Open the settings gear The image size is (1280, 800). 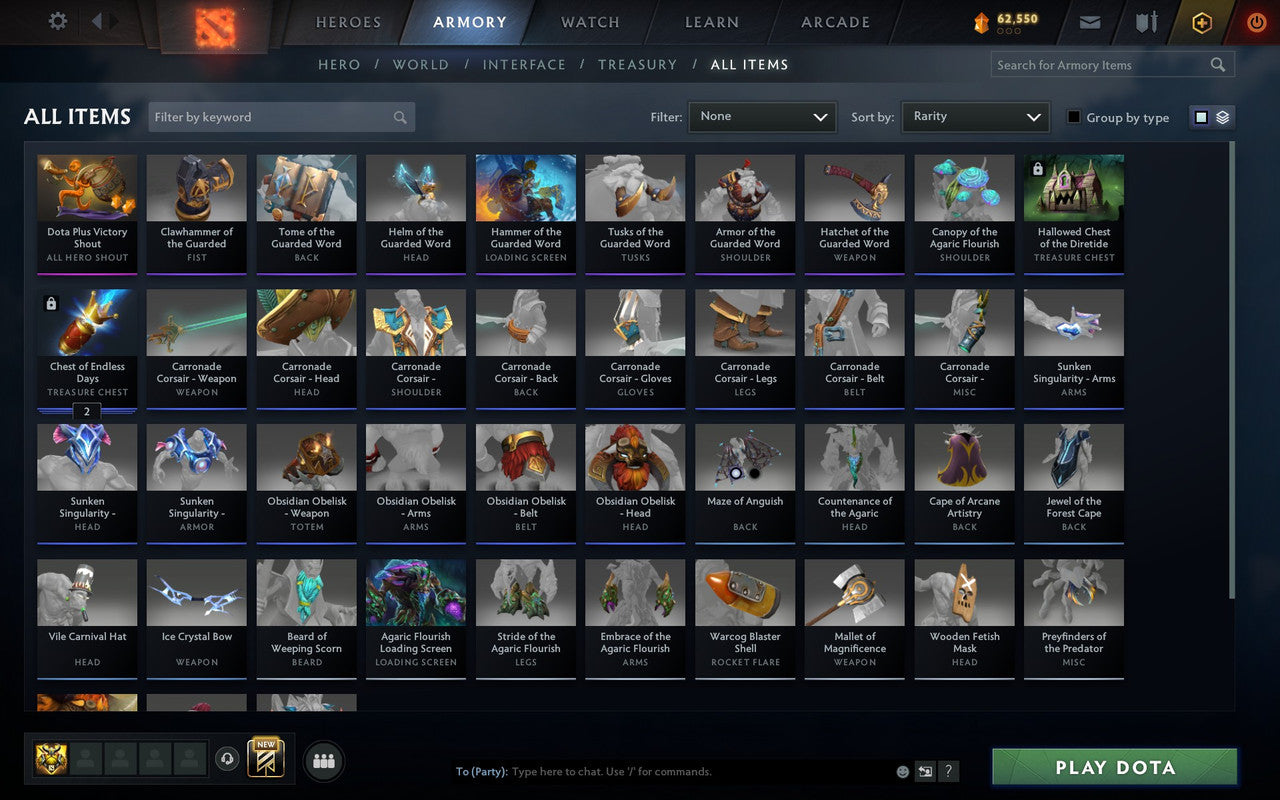coord(57,21)
